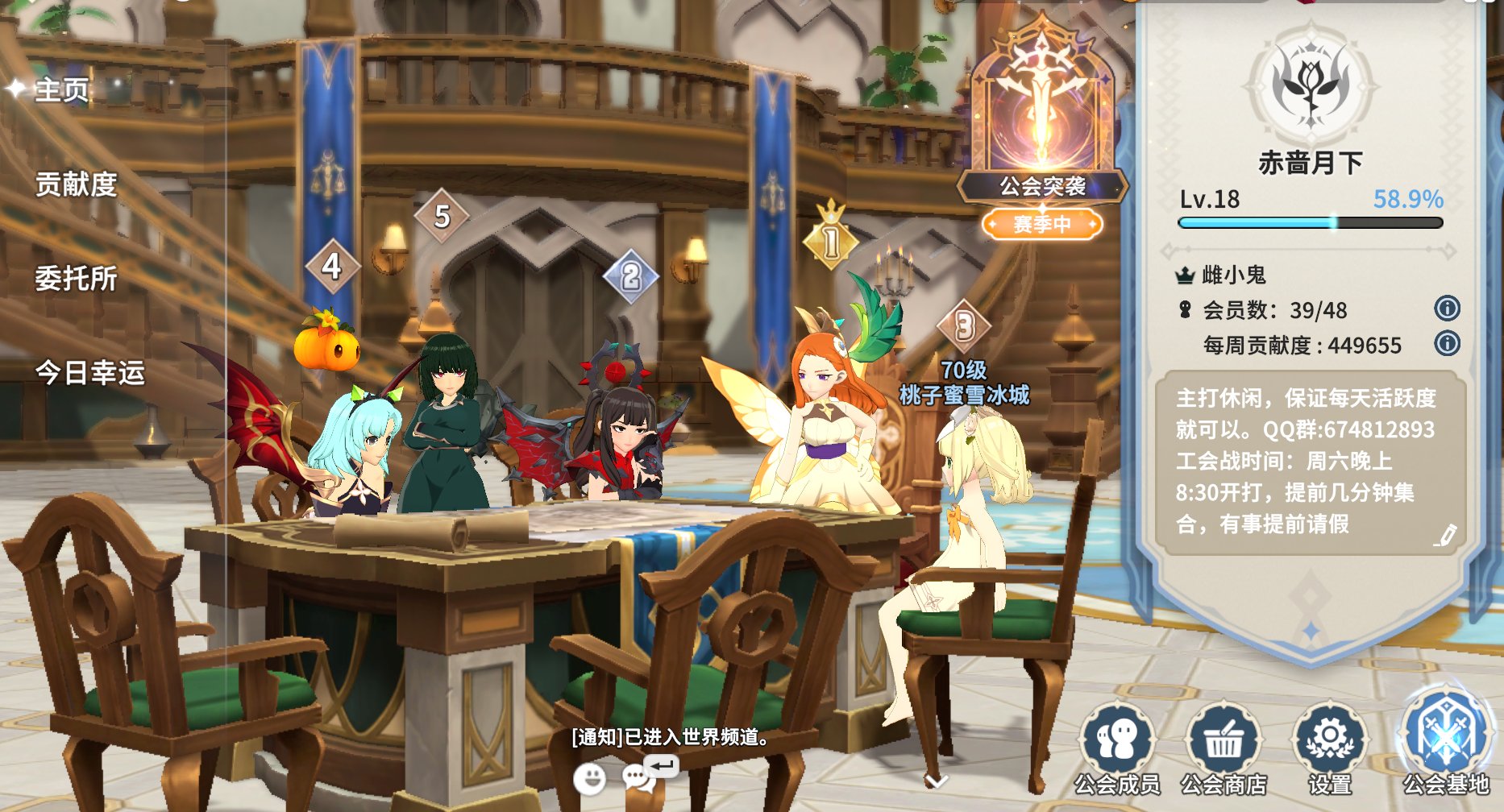Select the rank 5 diamond marker
The width and height of the screenshot is (1504, 812).
[x=442, y=216]
